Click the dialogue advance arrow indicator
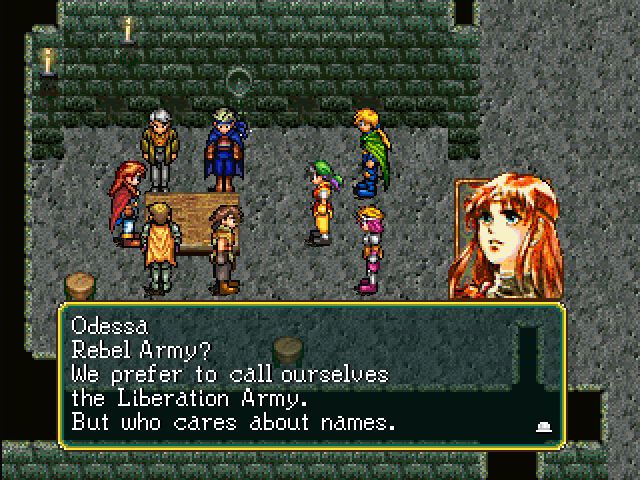Screen dimensions: 640x480 tap(545, 425)
